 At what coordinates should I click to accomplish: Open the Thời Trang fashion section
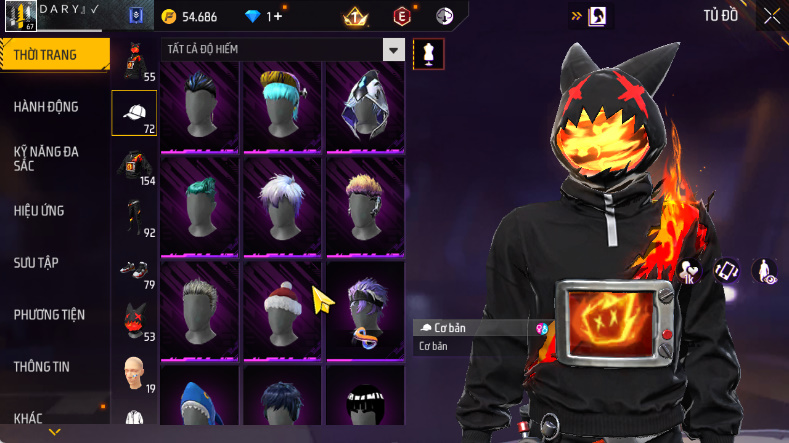click(52, 55)
